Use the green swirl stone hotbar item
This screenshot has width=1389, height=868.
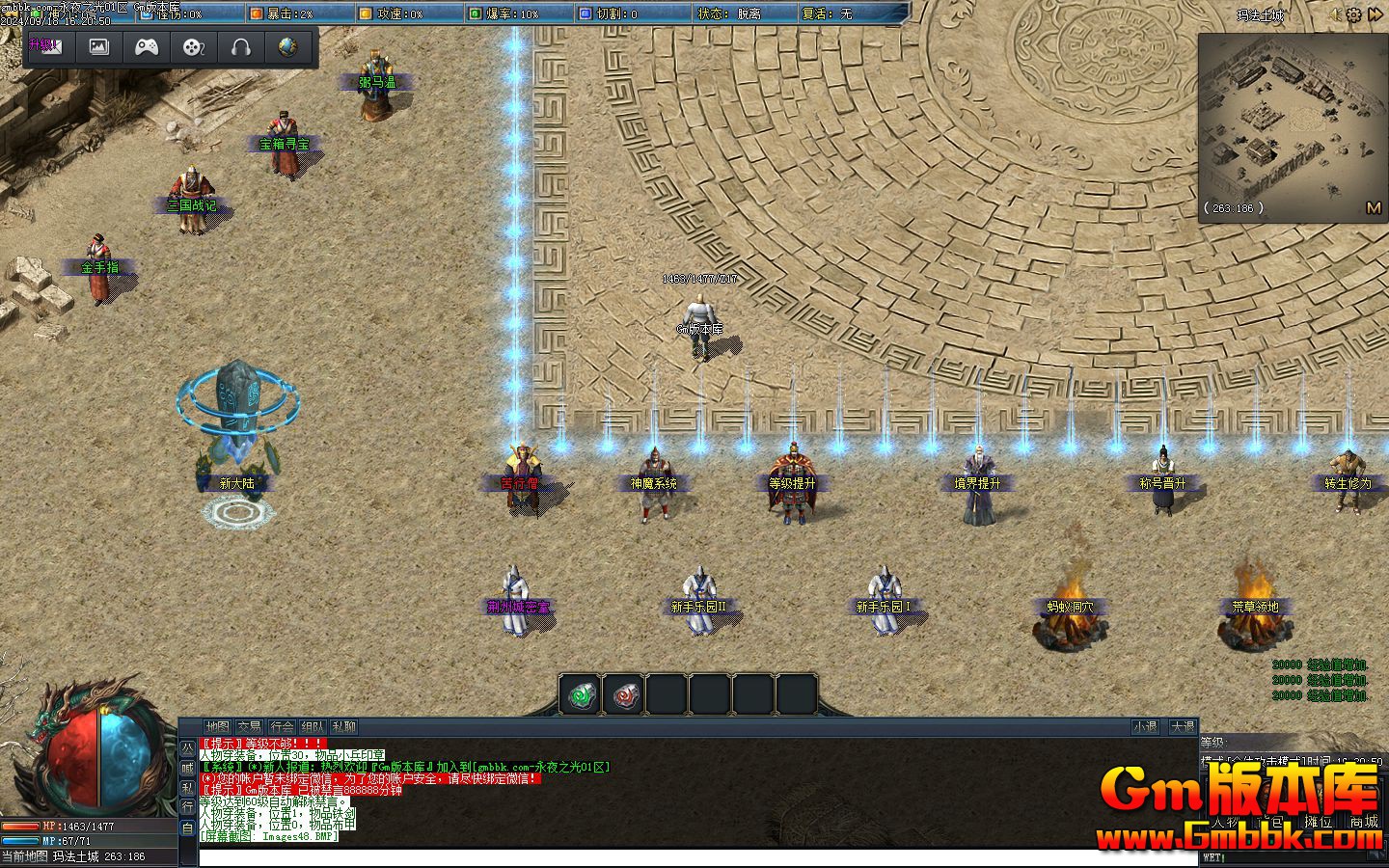(580, 694)
